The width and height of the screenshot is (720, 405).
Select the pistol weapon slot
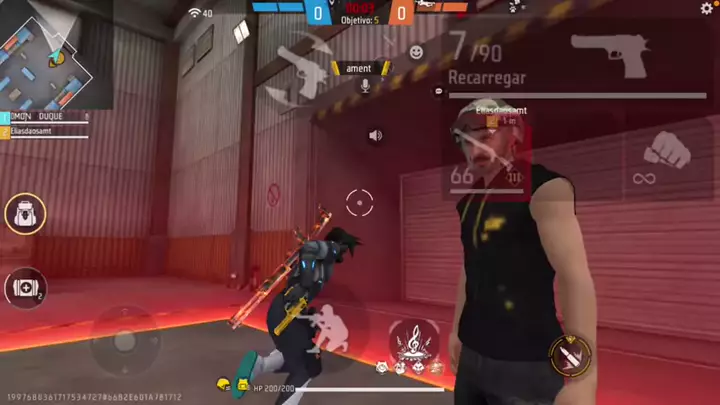(610, 55)
